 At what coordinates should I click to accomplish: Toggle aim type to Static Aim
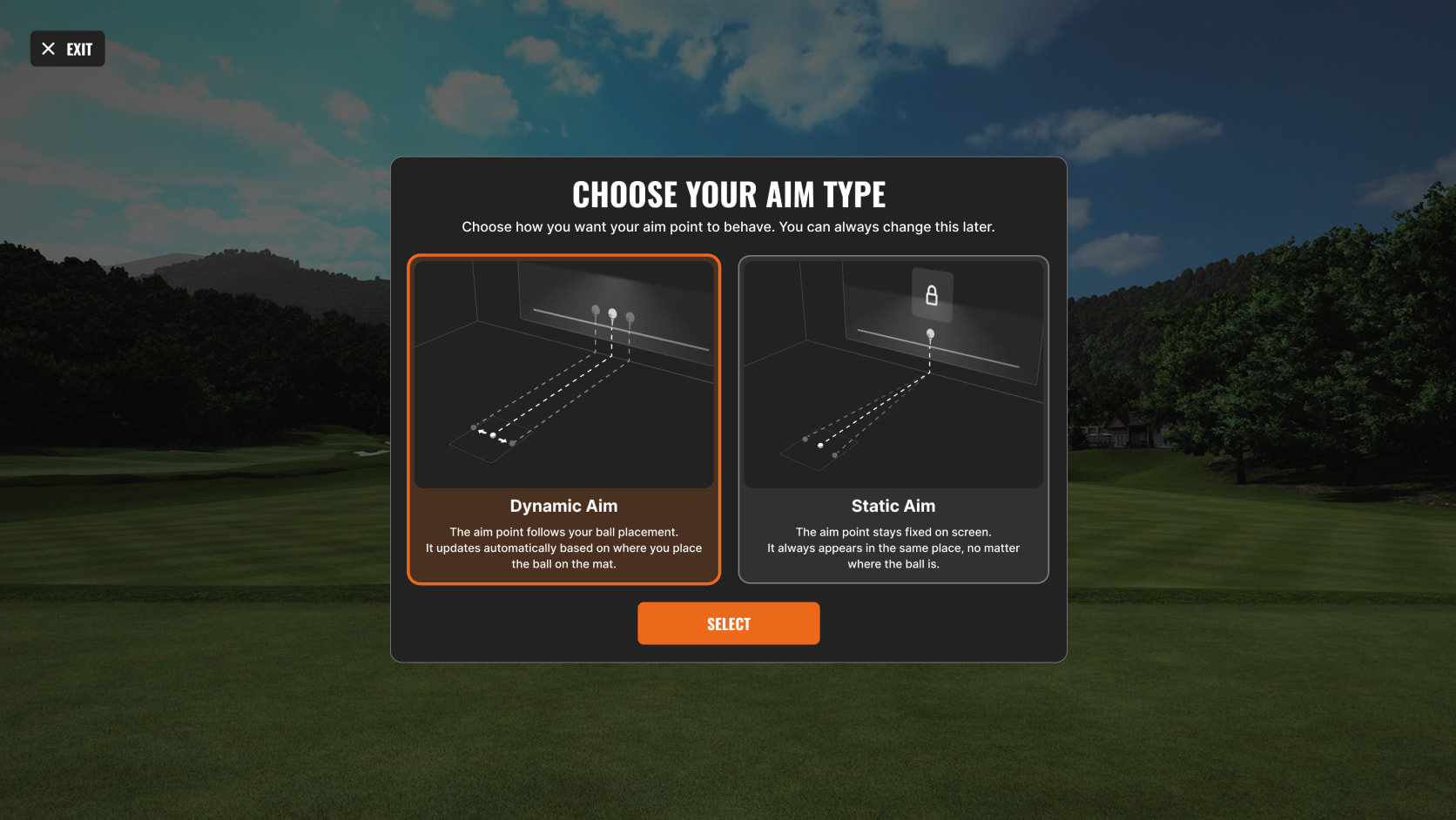tap(893, 418)
